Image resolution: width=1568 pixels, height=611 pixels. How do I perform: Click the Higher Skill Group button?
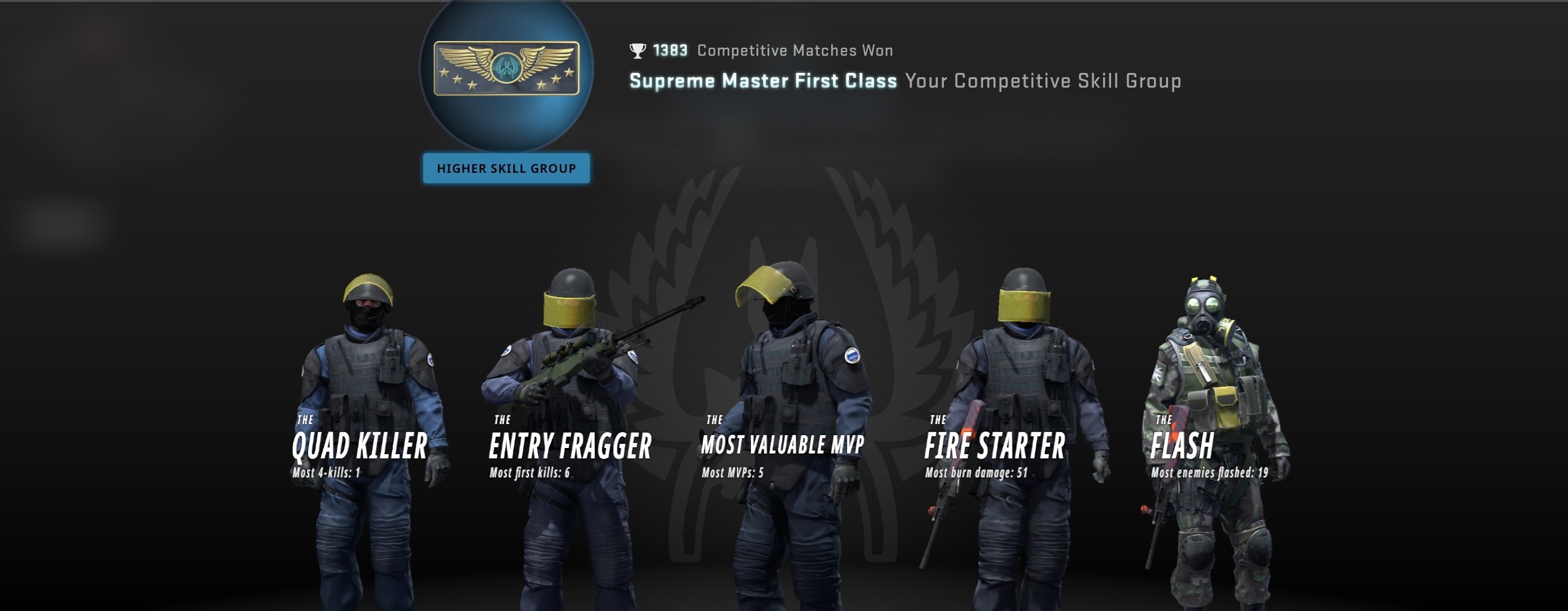[x=506, y=169]
